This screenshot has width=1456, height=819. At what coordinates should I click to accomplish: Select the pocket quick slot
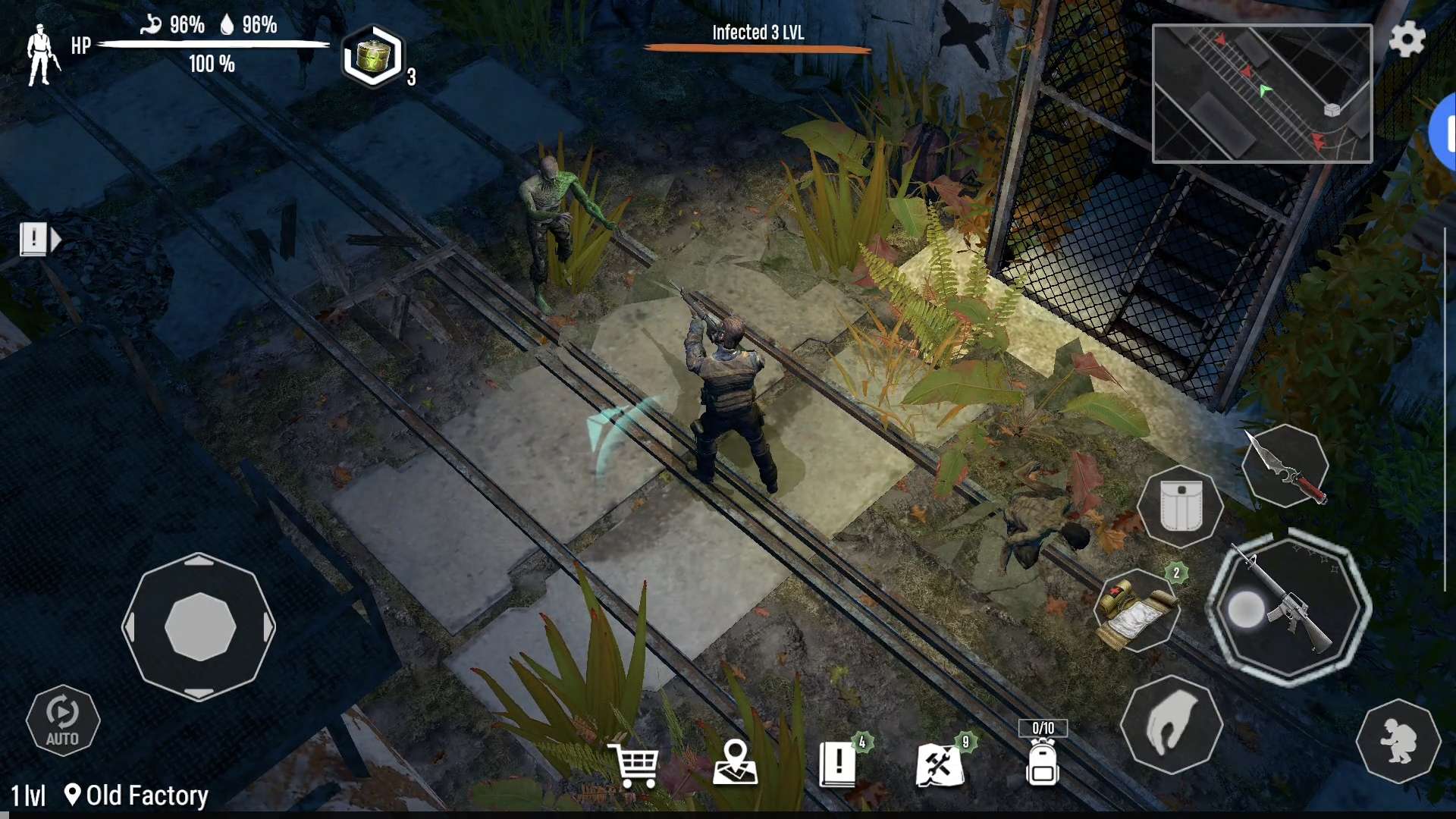[1180, 506]
